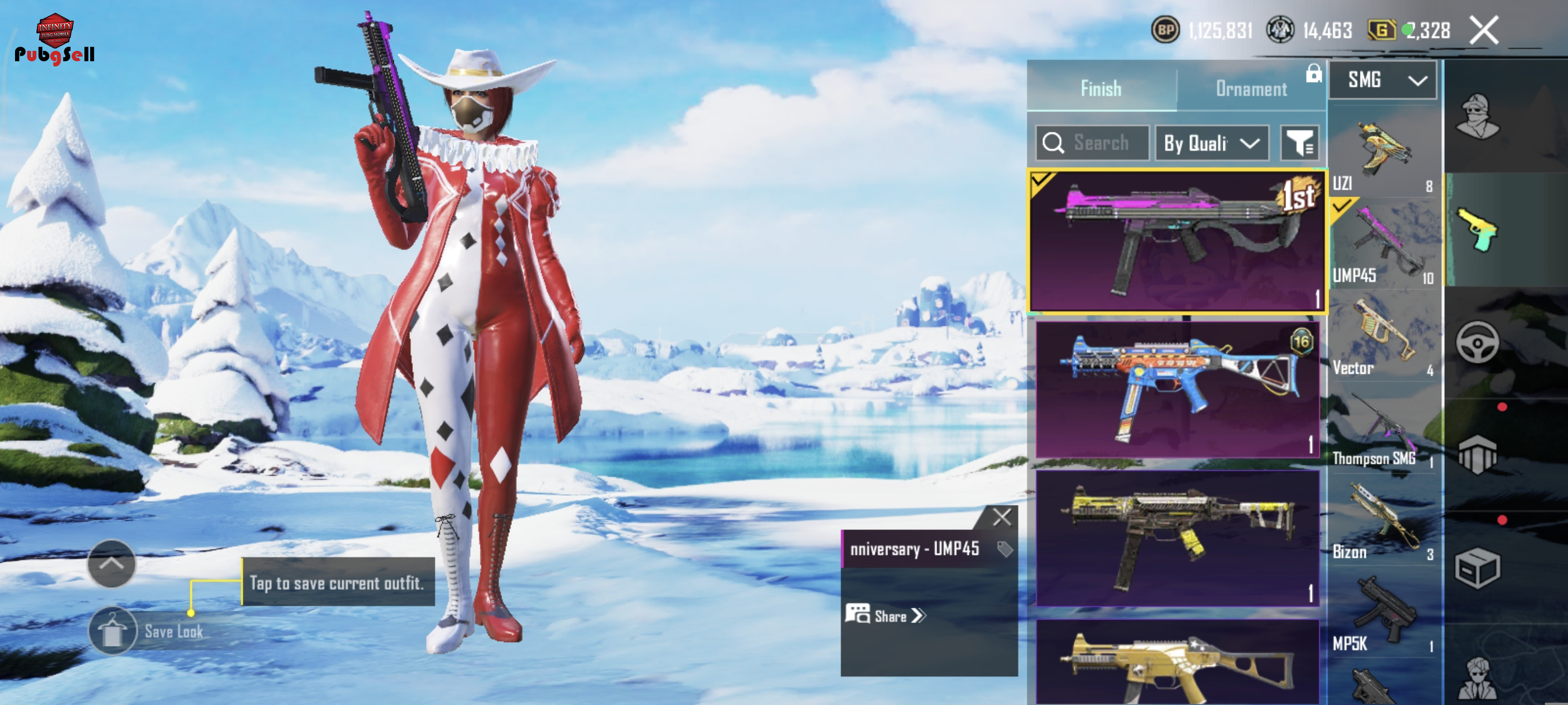Choose Bizon in the weapon list
Viewport: 1568px width, 705px height.
[1382, 523]
